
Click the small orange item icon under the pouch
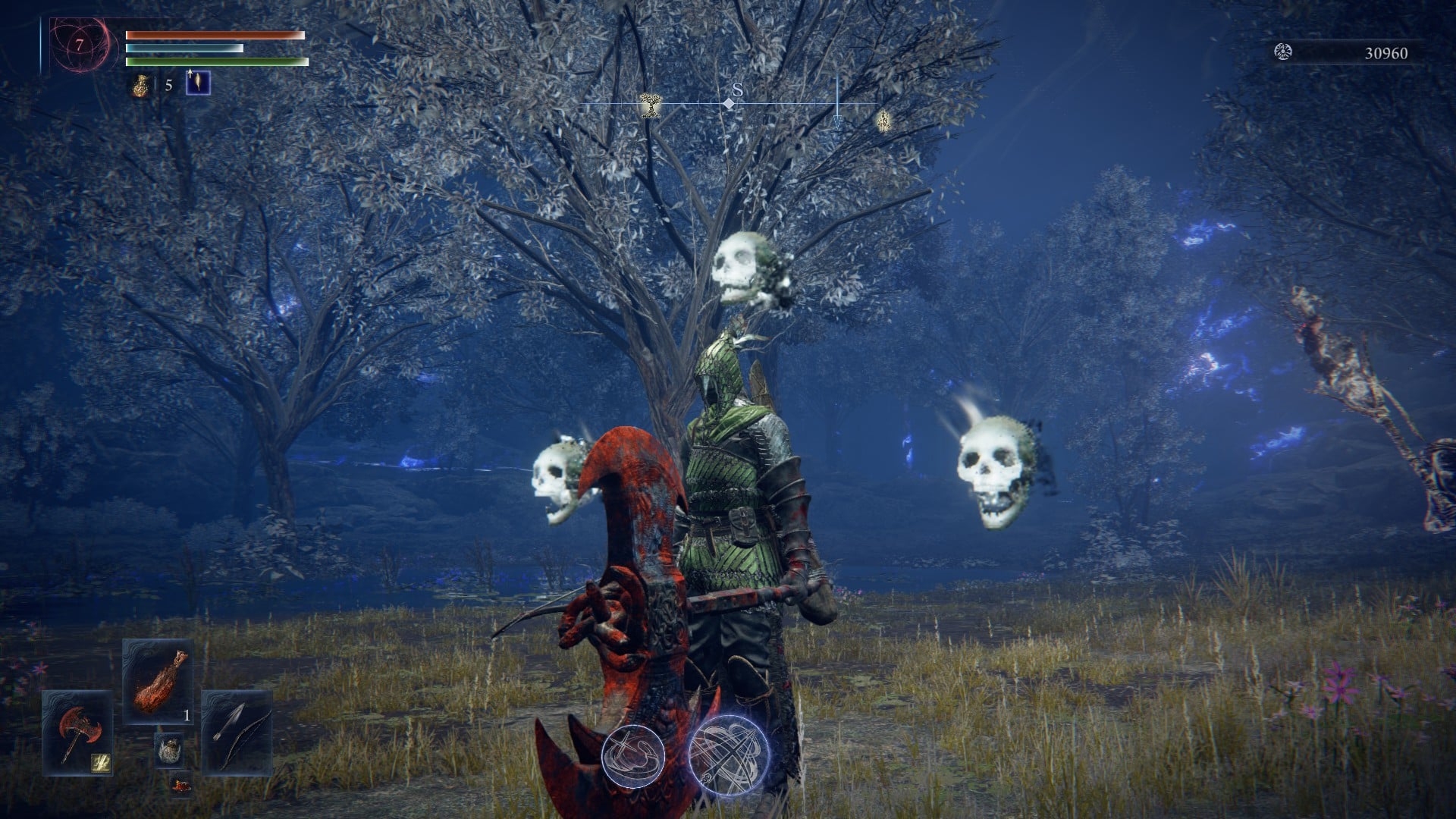point(180,785)
